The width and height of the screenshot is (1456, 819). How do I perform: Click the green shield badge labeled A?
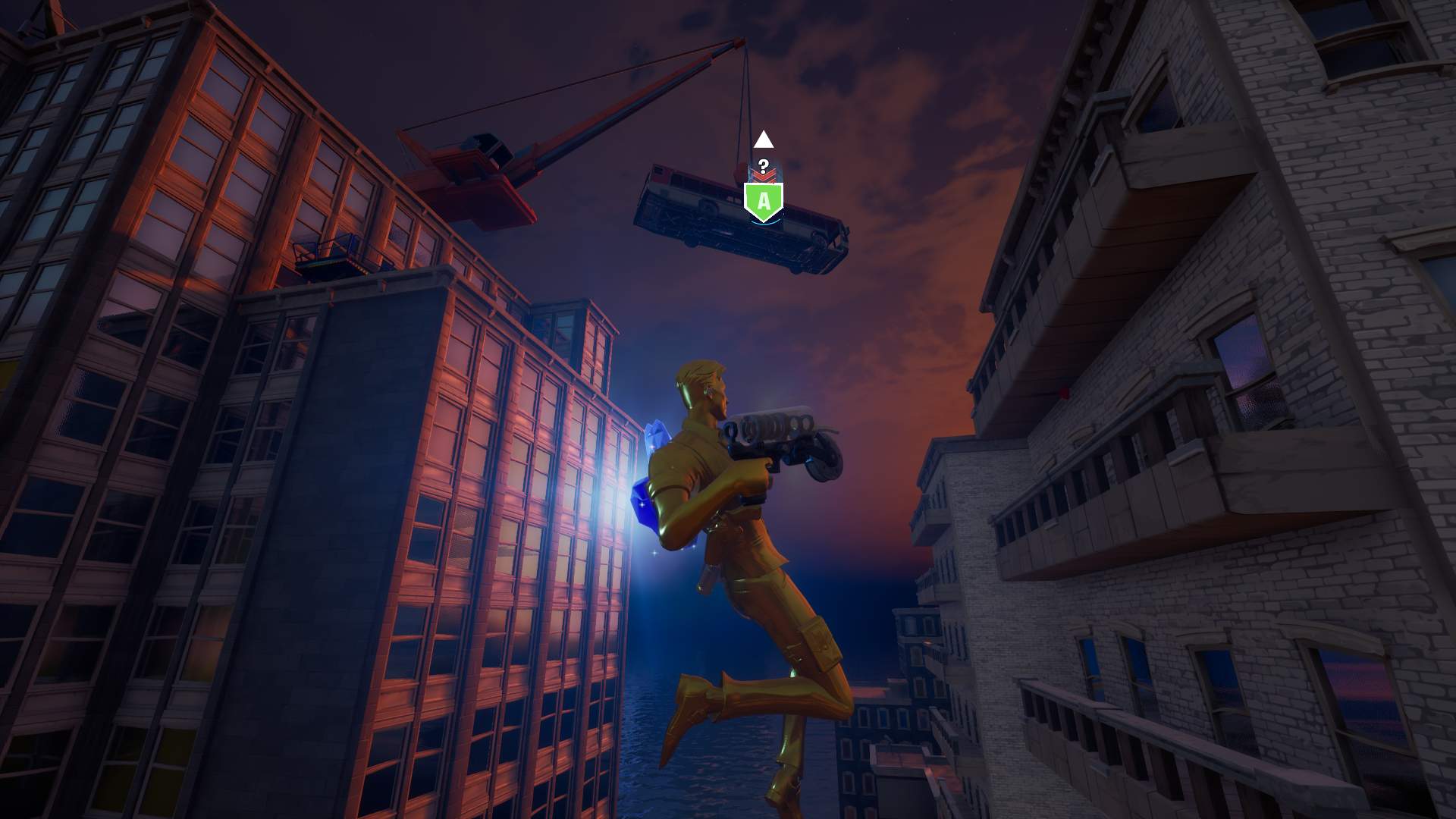[764, 202]
